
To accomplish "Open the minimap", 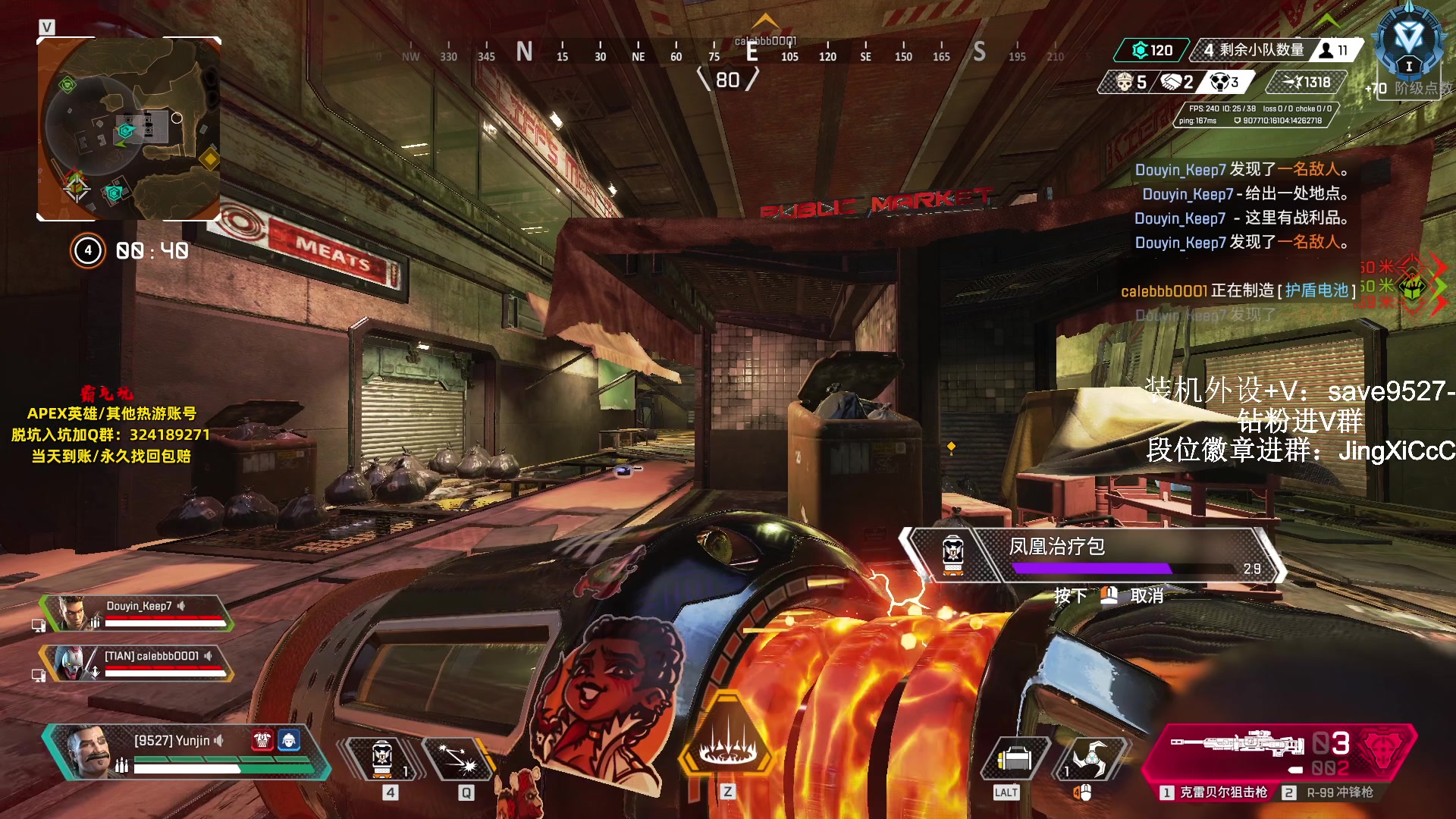I will point(129,129).
